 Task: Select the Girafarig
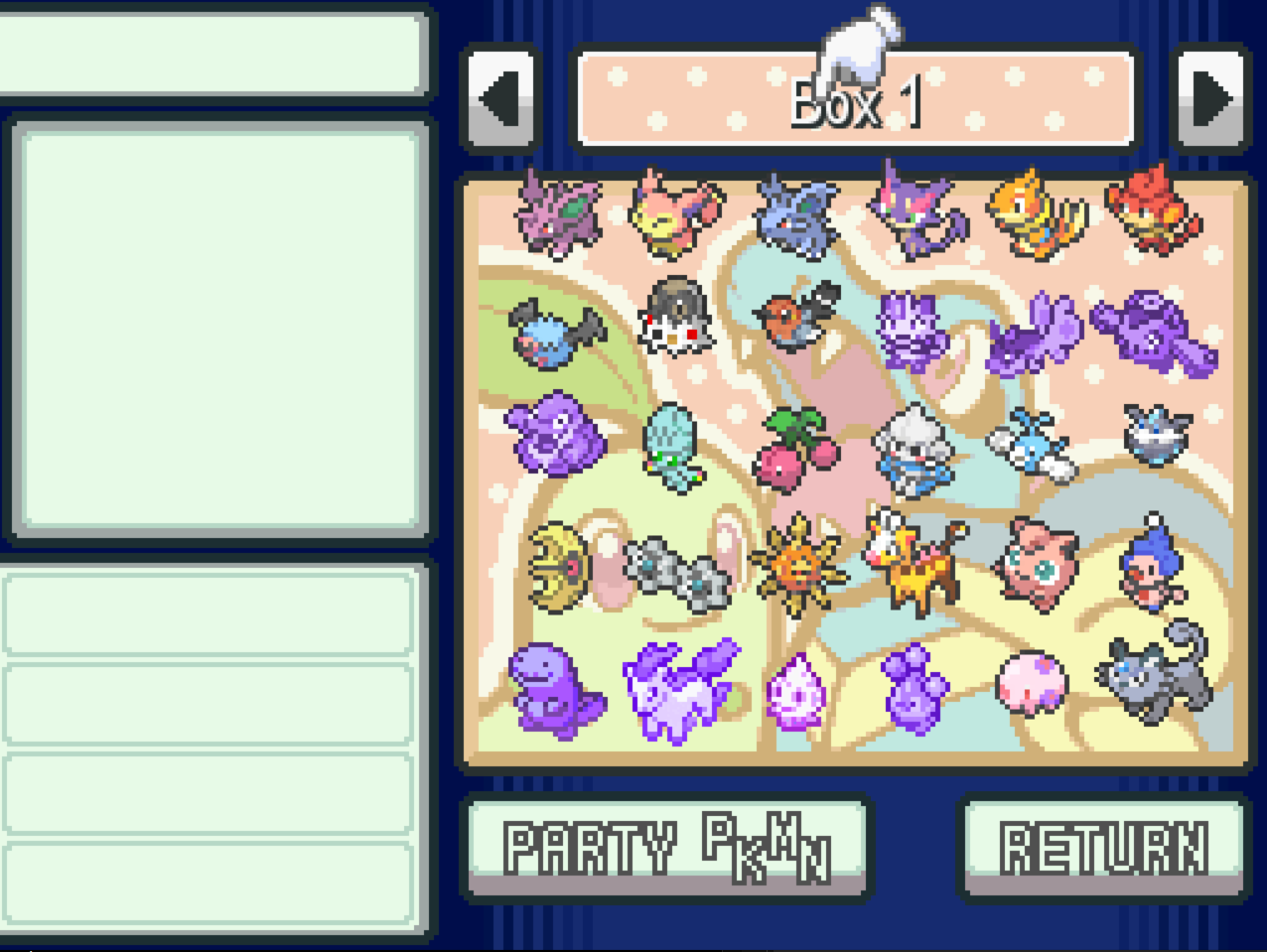click(915, 562)
